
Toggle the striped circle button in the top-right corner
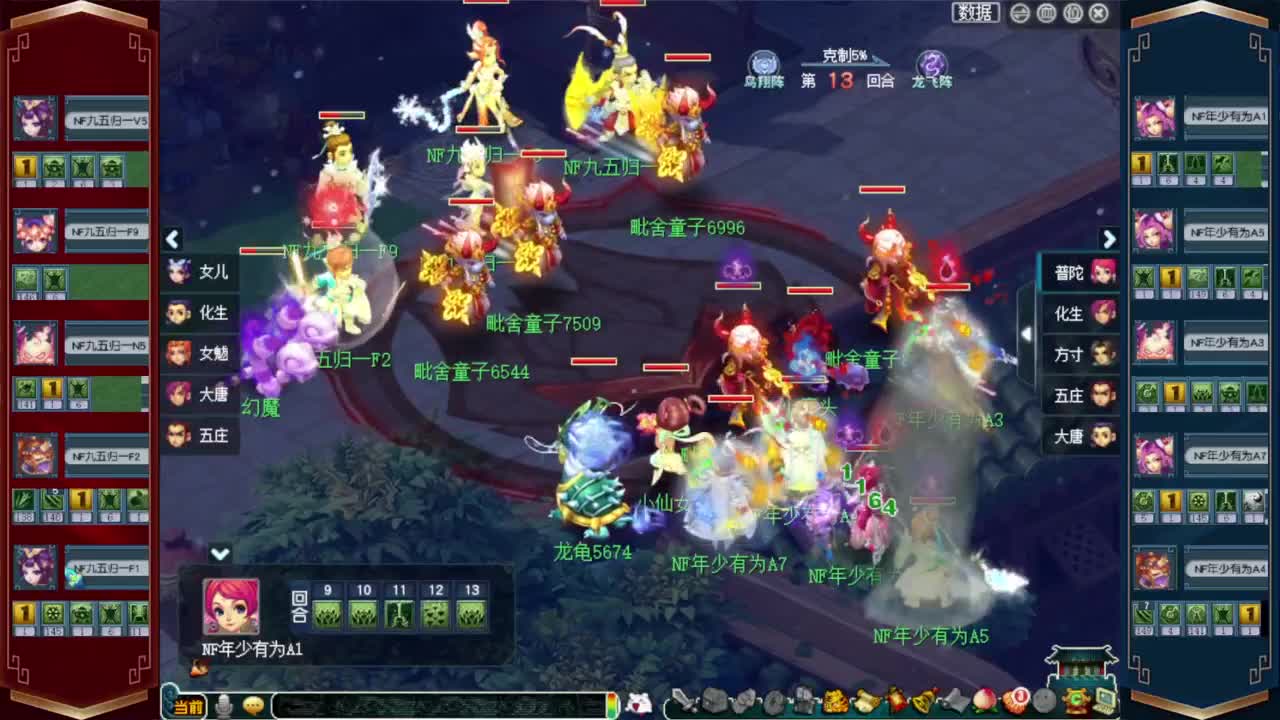tap(1019, 13)
